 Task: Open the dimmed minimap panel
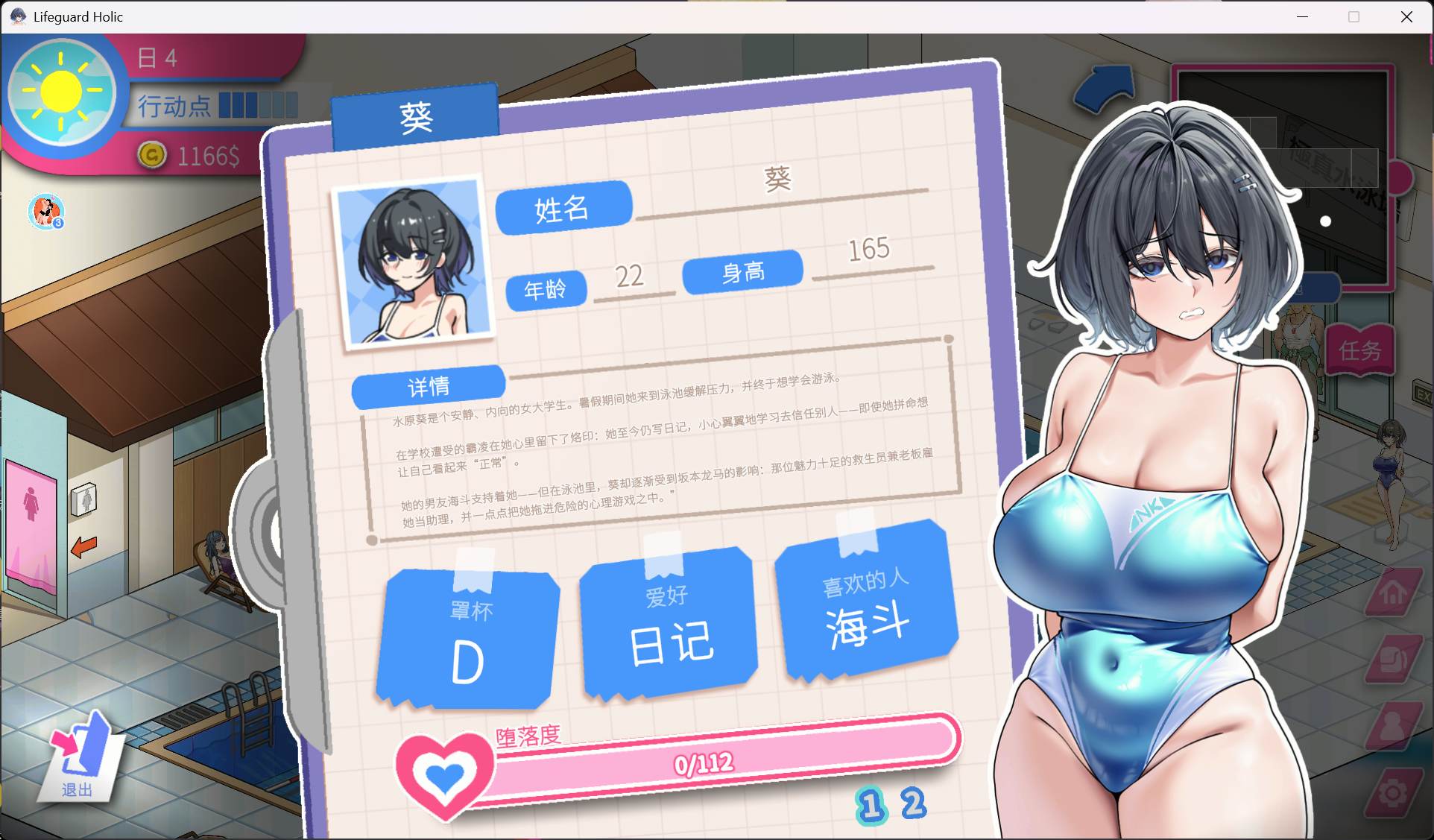coord(1282,175)
